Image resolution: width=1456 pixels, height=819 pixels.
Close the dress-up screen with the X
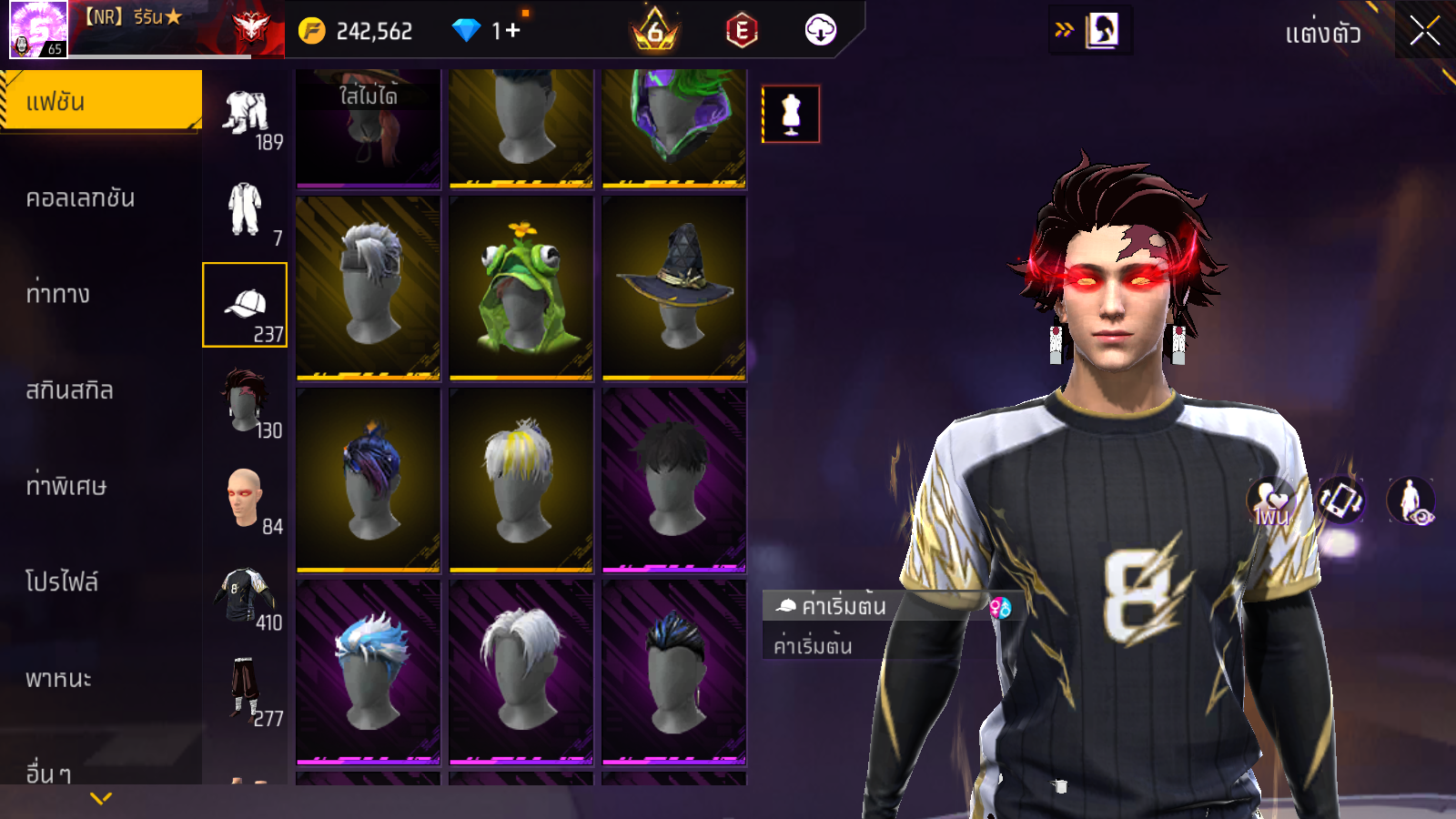pyautogui.click(x=1424, y=32)
